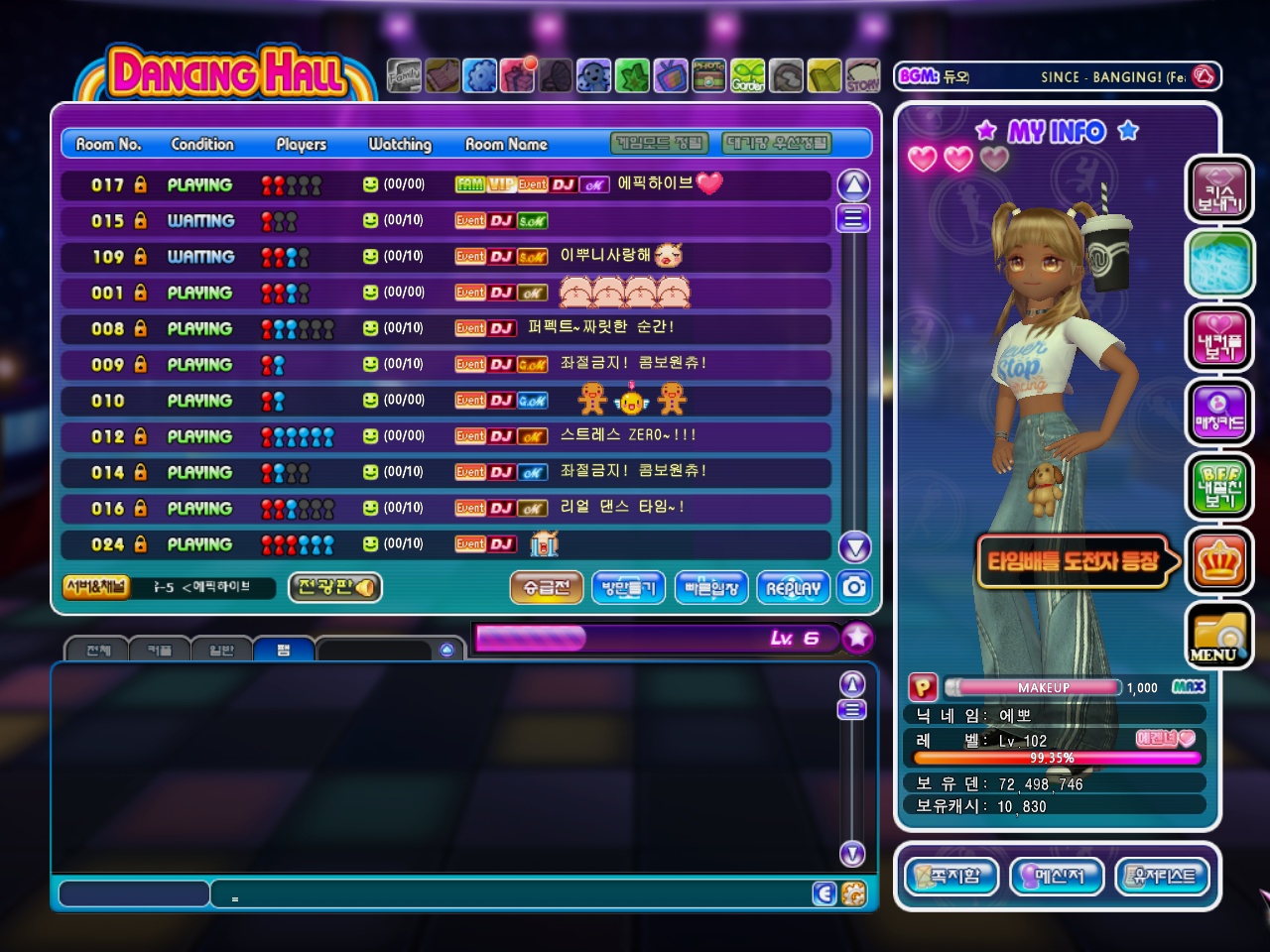Switch to the 커플 chat tab
The width and height of the screenshot is (1270, 952).
pyautogui.click(x=160, y=651)
